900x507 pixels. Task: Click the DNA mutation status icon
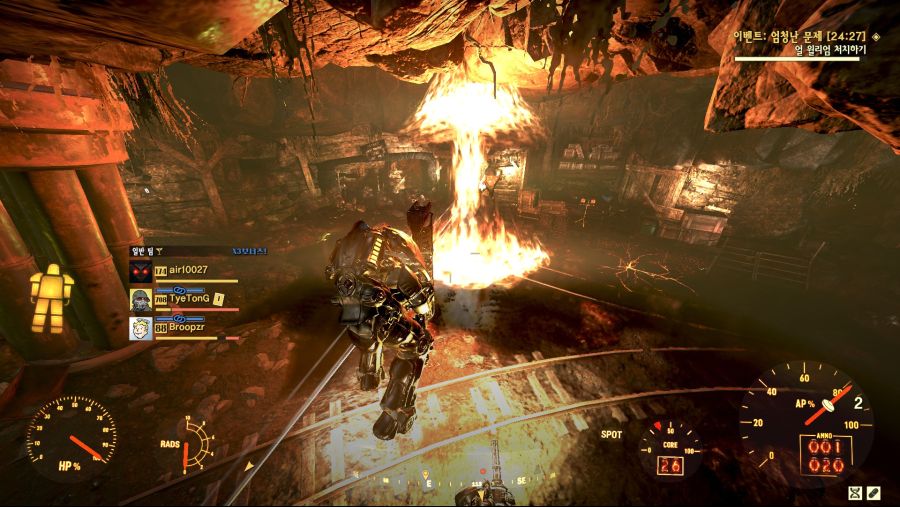tap(854, 493)
